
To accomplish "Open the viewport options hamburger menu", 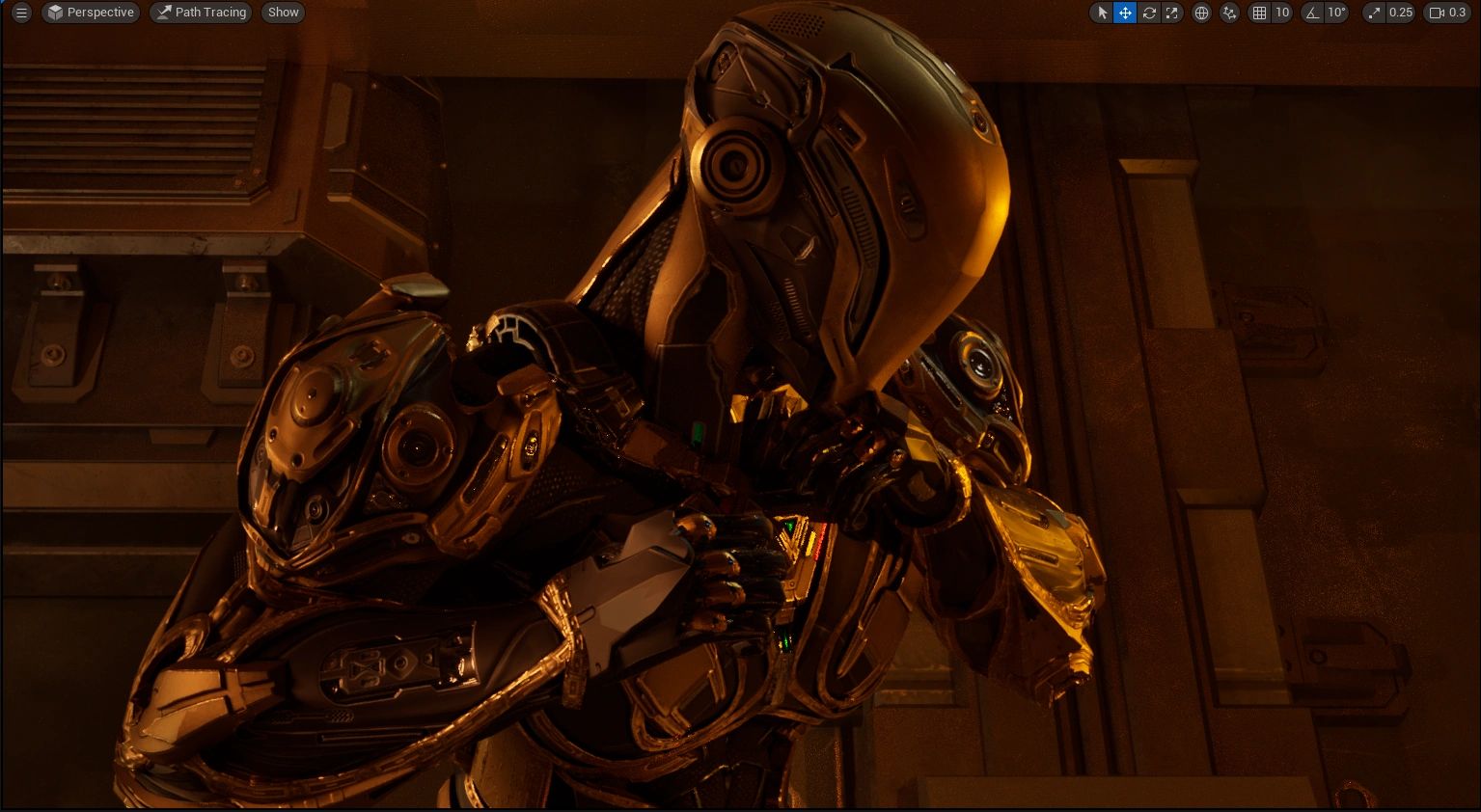I will [21, 13].
